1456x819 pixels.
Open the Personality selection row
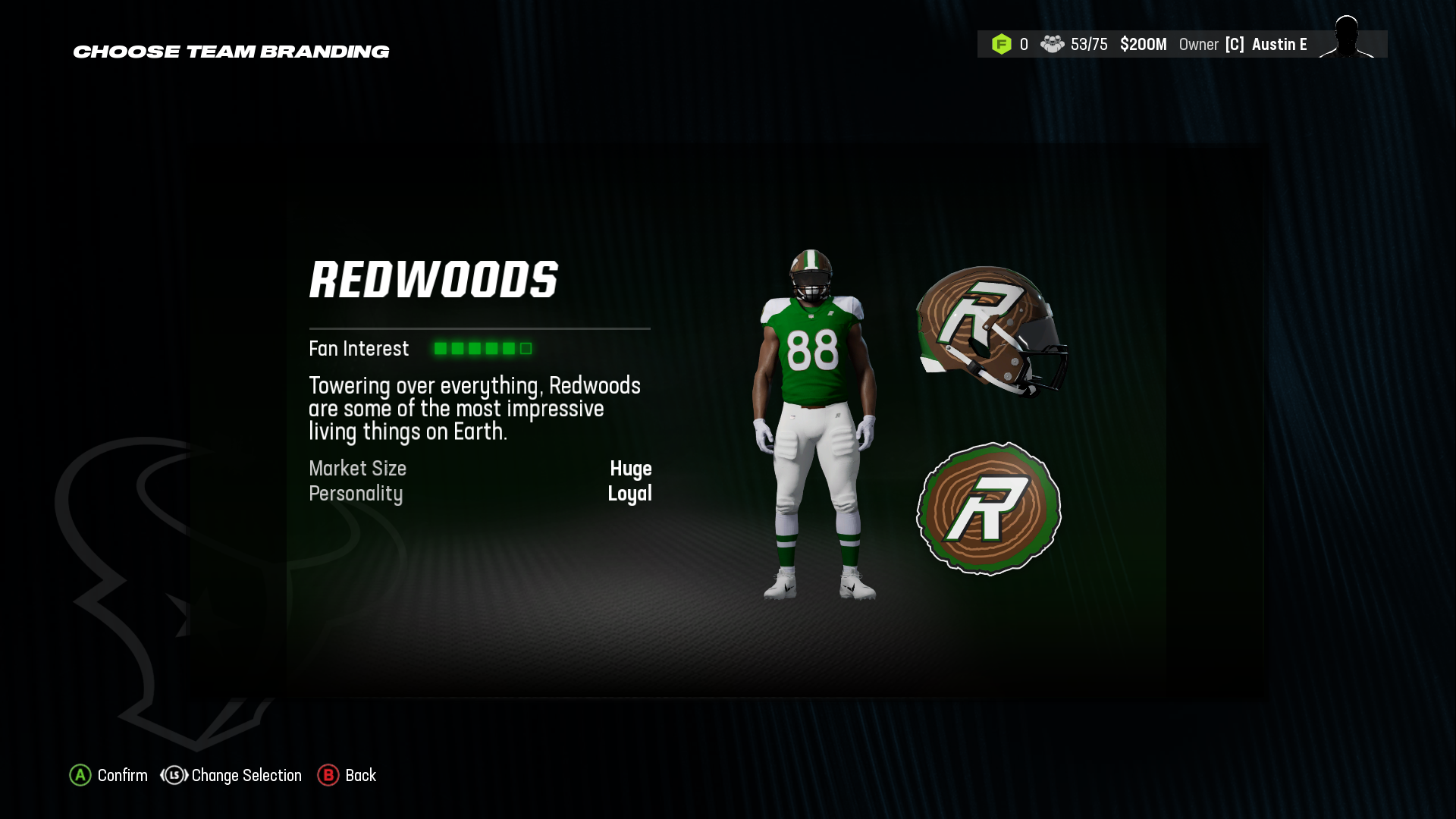(355, 494)
